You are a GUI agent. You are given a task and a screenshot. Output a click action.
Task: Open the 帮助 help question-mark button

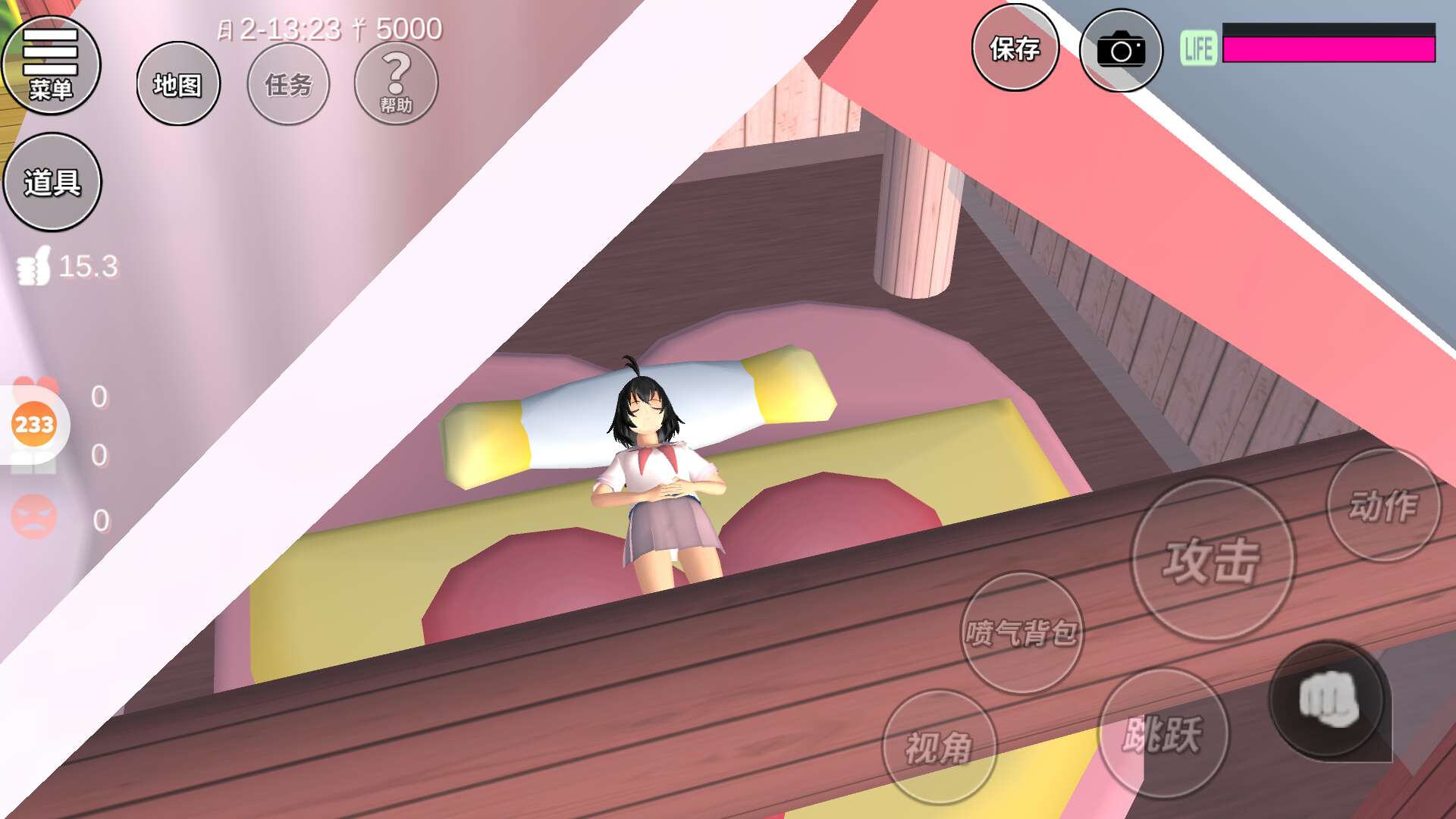pos(396,83)
